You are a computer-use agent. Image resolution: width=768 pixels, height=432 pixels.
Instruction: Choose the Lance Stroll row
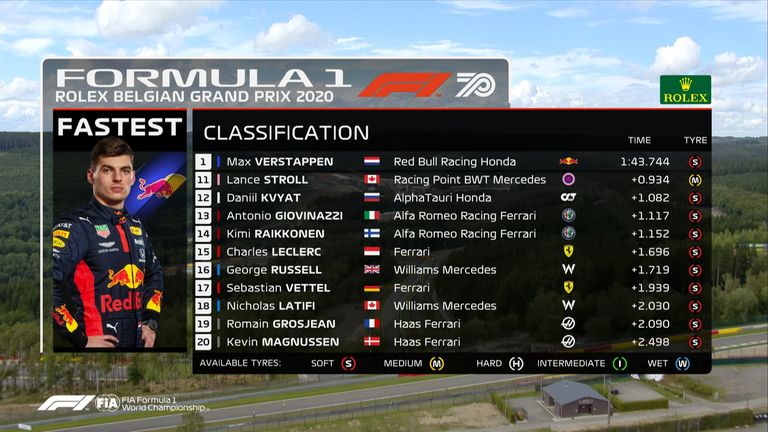point(450,180)
